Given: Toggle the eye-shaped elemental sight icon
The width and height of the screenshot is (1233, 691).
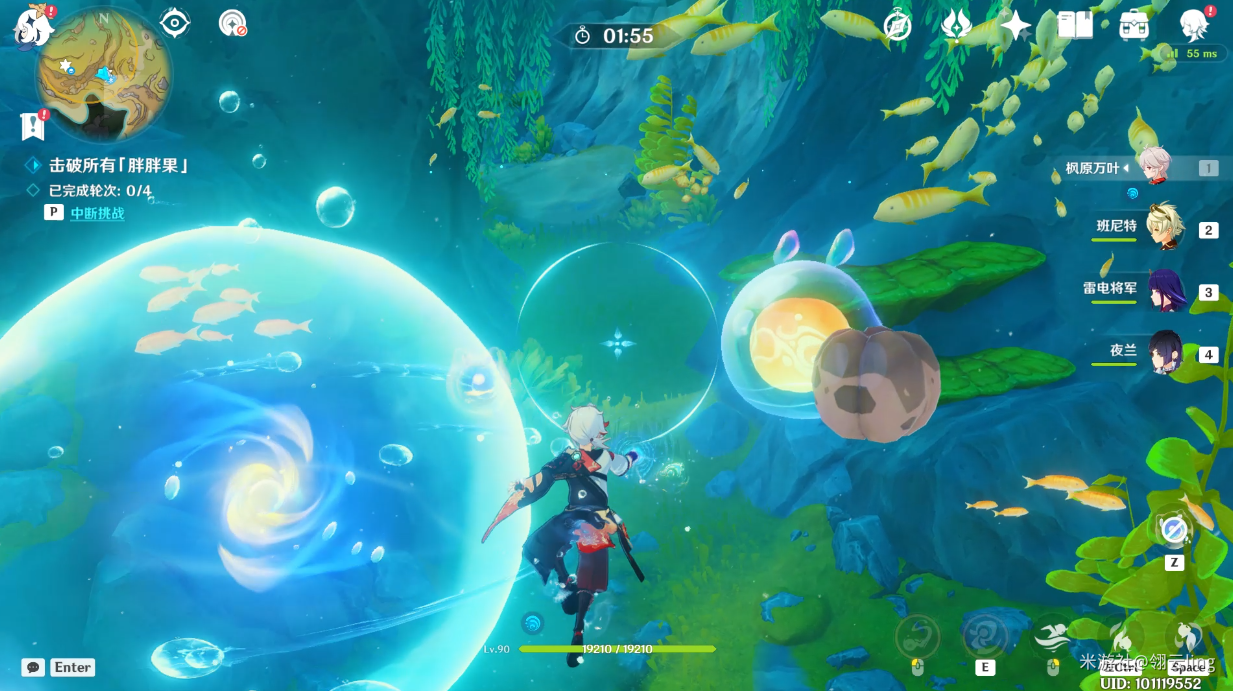Looking at the screenshot, I should tap(175, 23).
